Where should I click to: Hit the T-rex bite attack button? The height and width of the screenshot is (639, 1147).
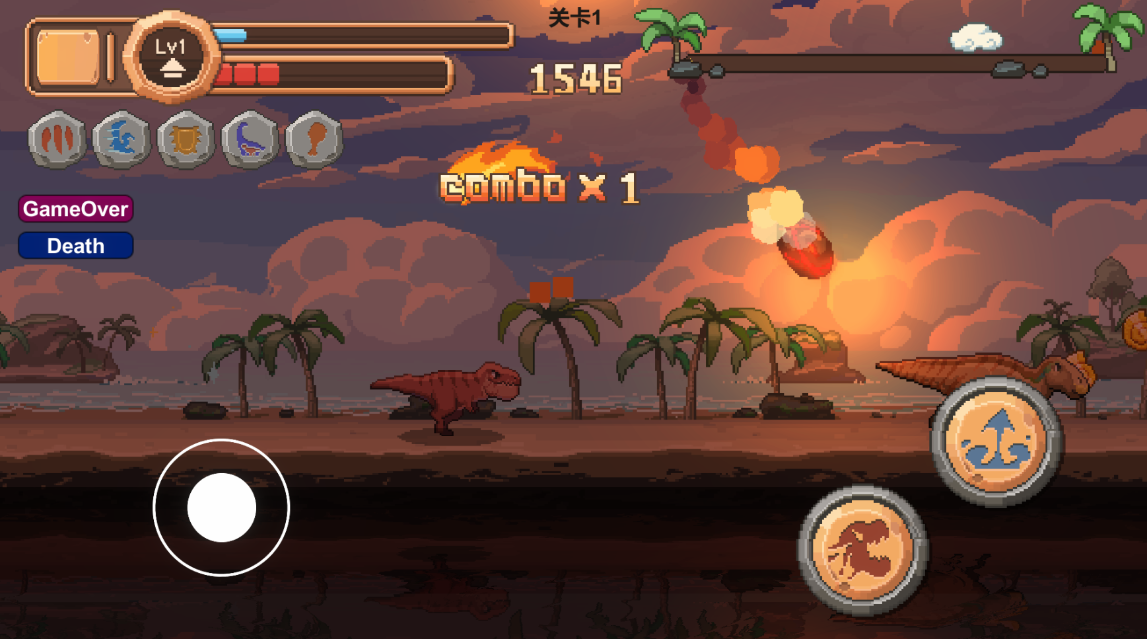click(x=862, y=550)
